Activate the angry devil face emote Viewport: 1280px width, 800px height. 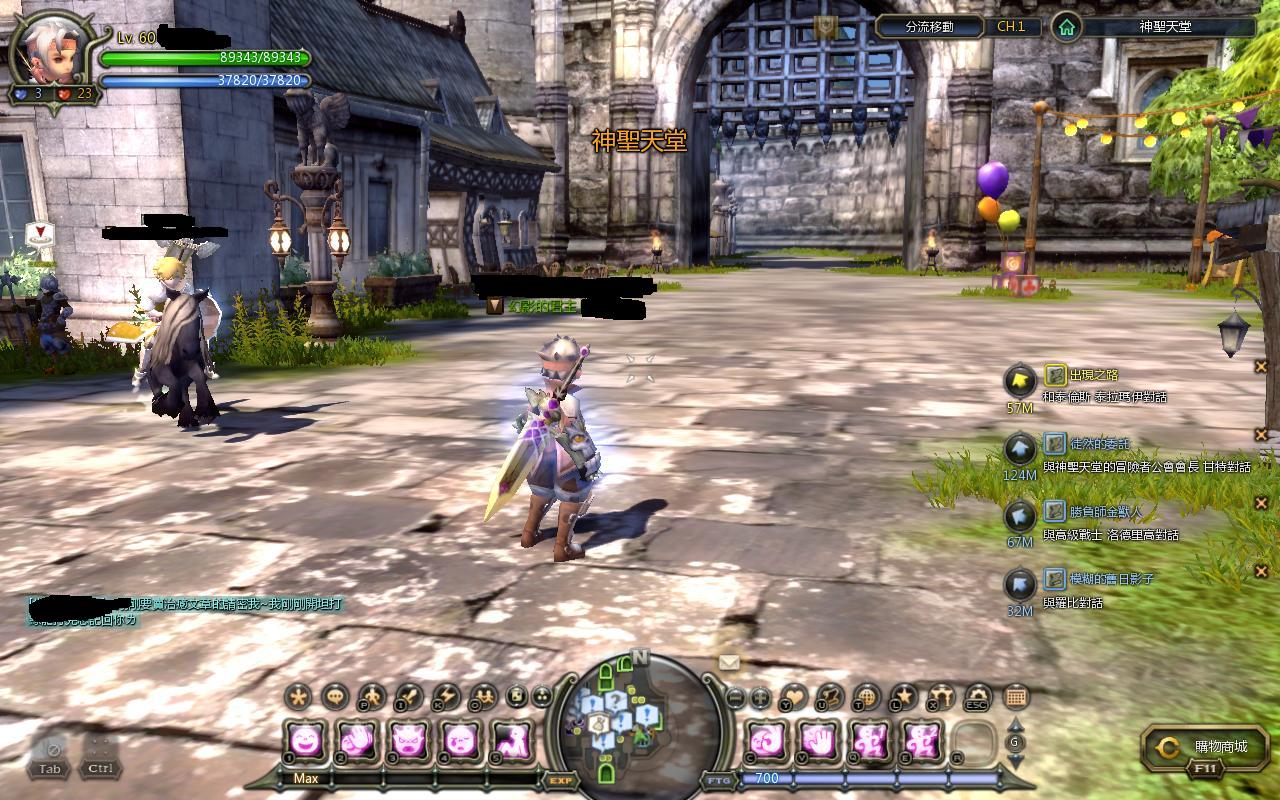408,741
